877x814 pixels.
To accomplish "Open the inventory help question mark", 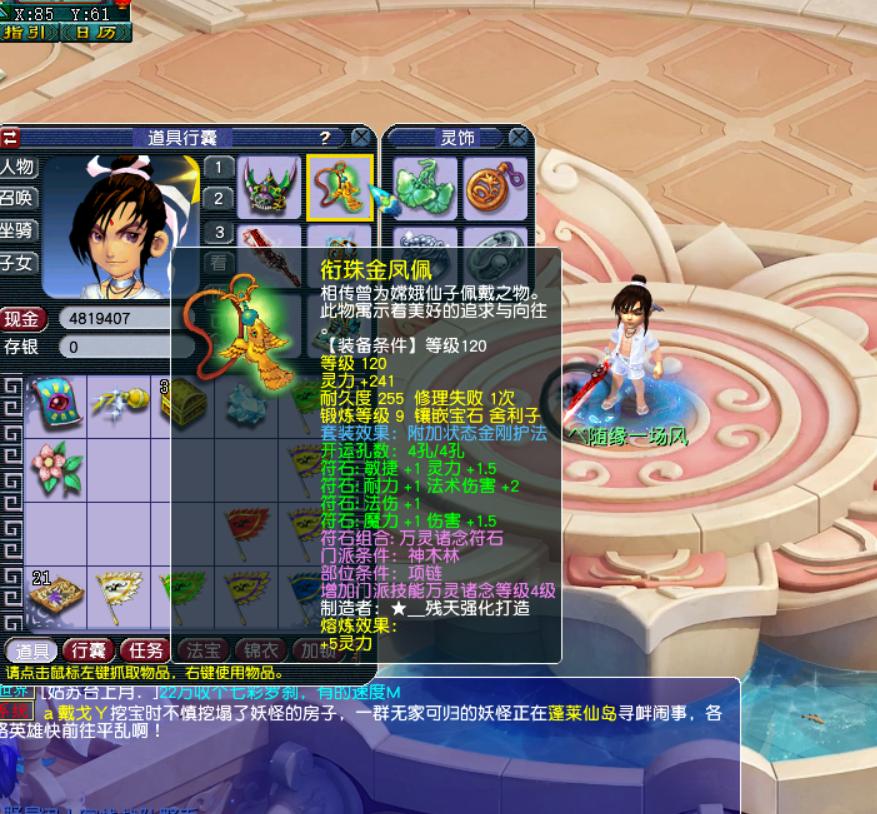I will pos(325,138).
